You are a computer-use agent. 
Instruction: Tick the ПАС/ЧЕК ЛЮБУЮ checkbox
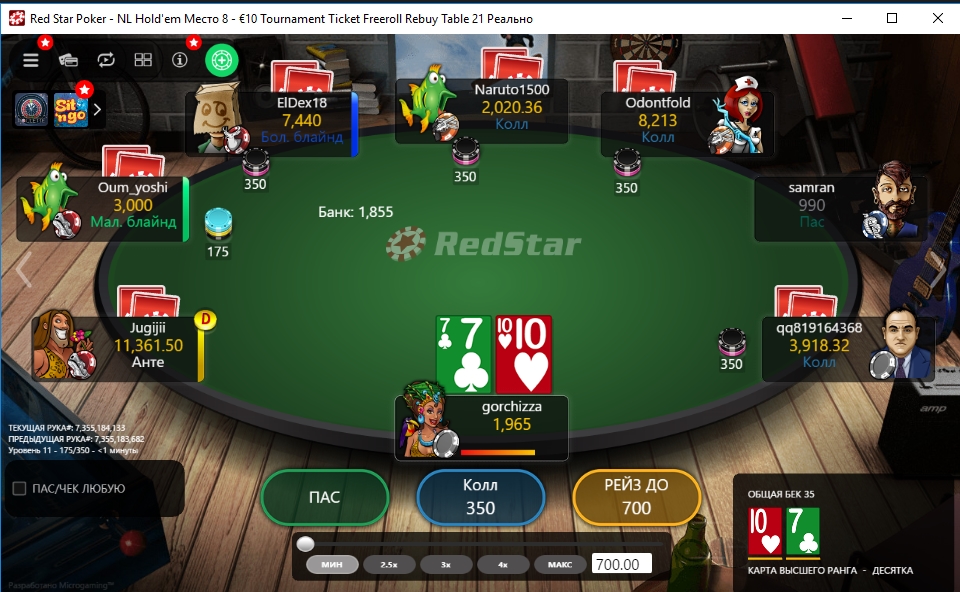[19, 489]
